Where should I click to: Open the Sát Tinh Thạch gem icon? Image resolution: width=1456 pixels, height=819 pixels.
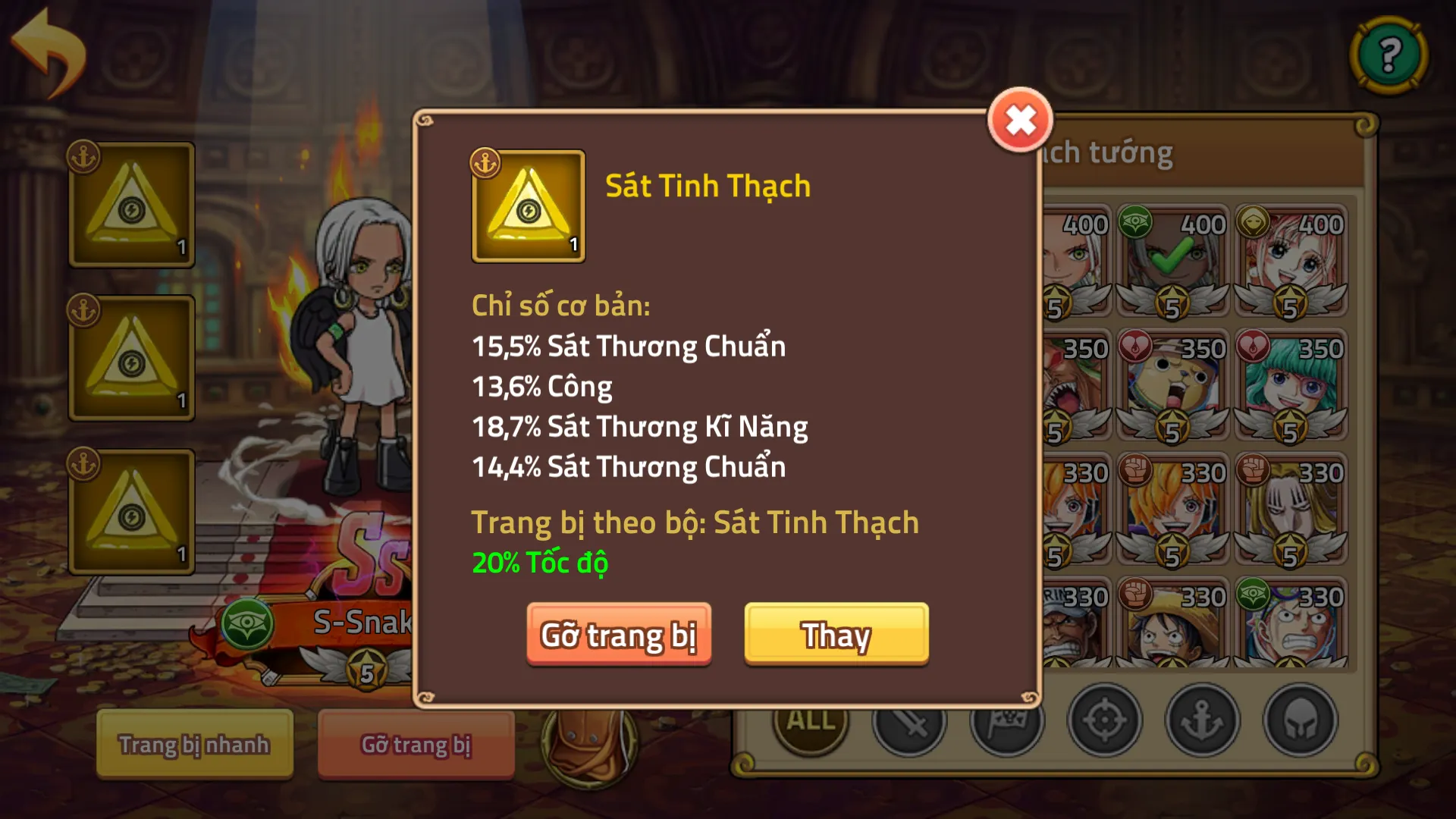click(529, 207)
